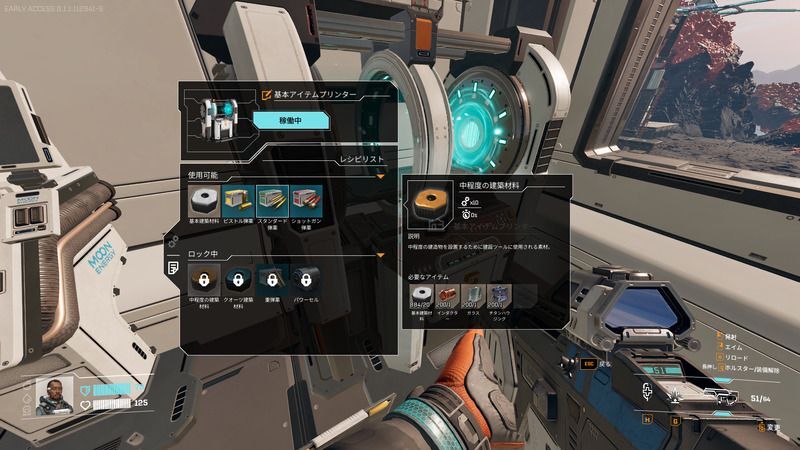
Task: Collapse the ロック中 recipe section
Action: point(380,255)
